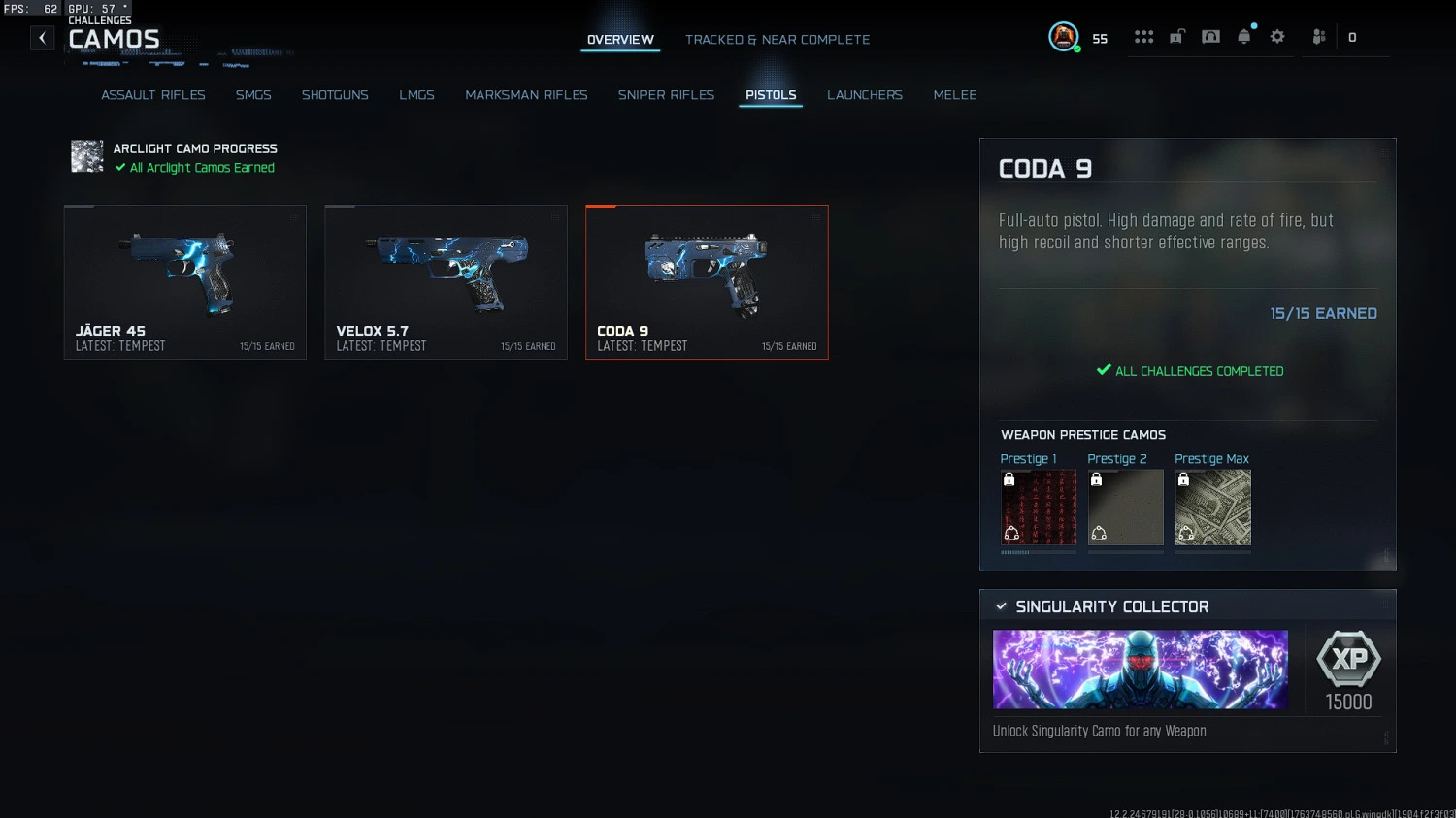The width and height of the screenshot is (1456, 818).
Task: Expand the FPS counter dropdown
Action: (x=31, y=8)
